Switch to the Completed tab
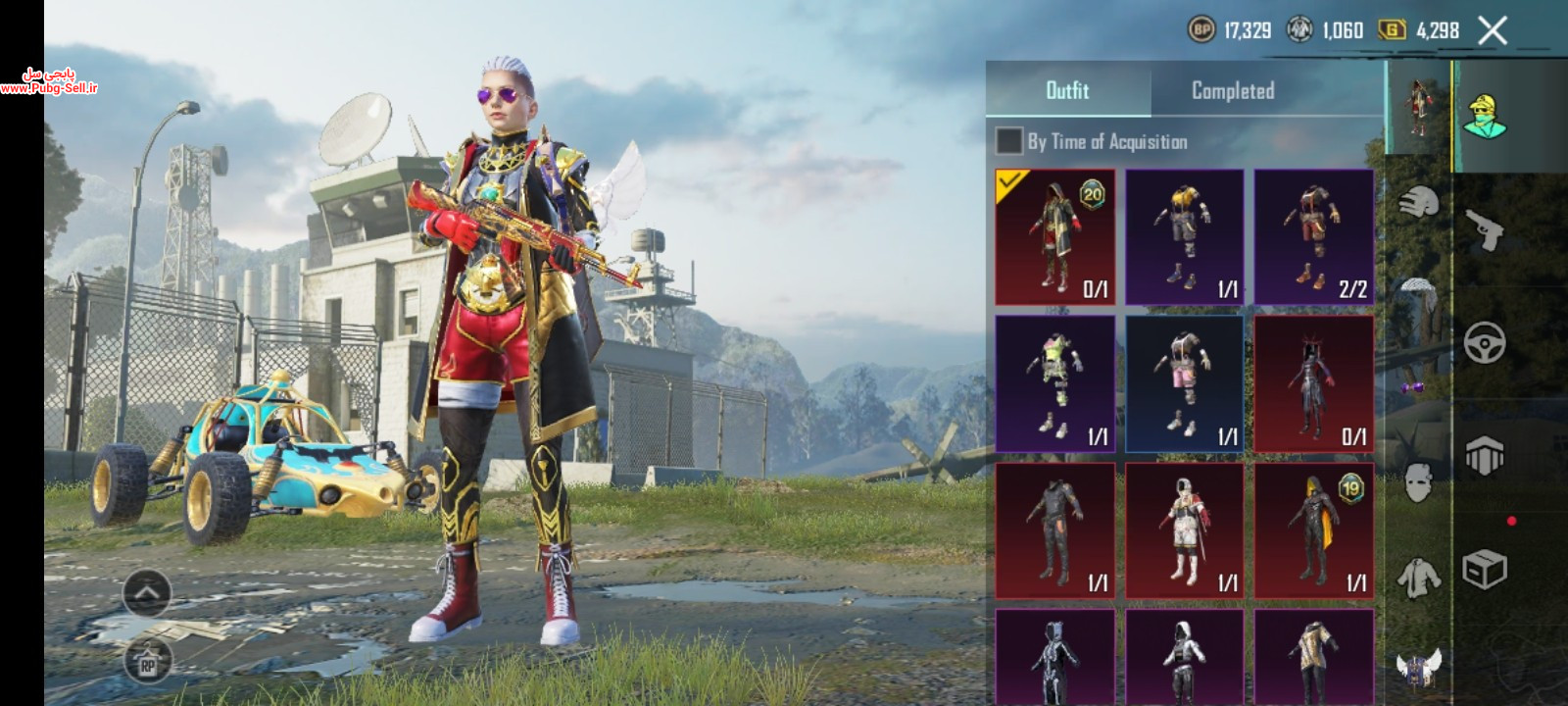This screenshot has width=1568, height=706. tap(1232, 91)
